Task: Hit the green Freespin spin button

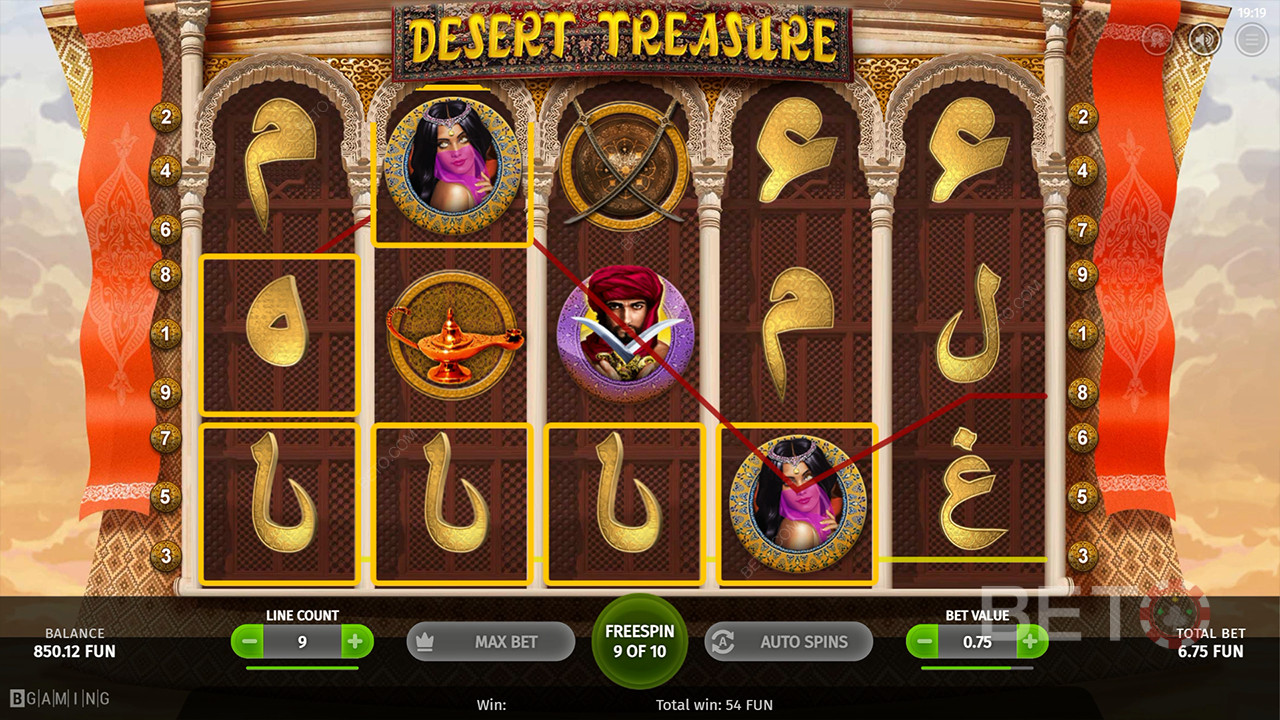Action: pyautogui.click(x=640, y=641)
